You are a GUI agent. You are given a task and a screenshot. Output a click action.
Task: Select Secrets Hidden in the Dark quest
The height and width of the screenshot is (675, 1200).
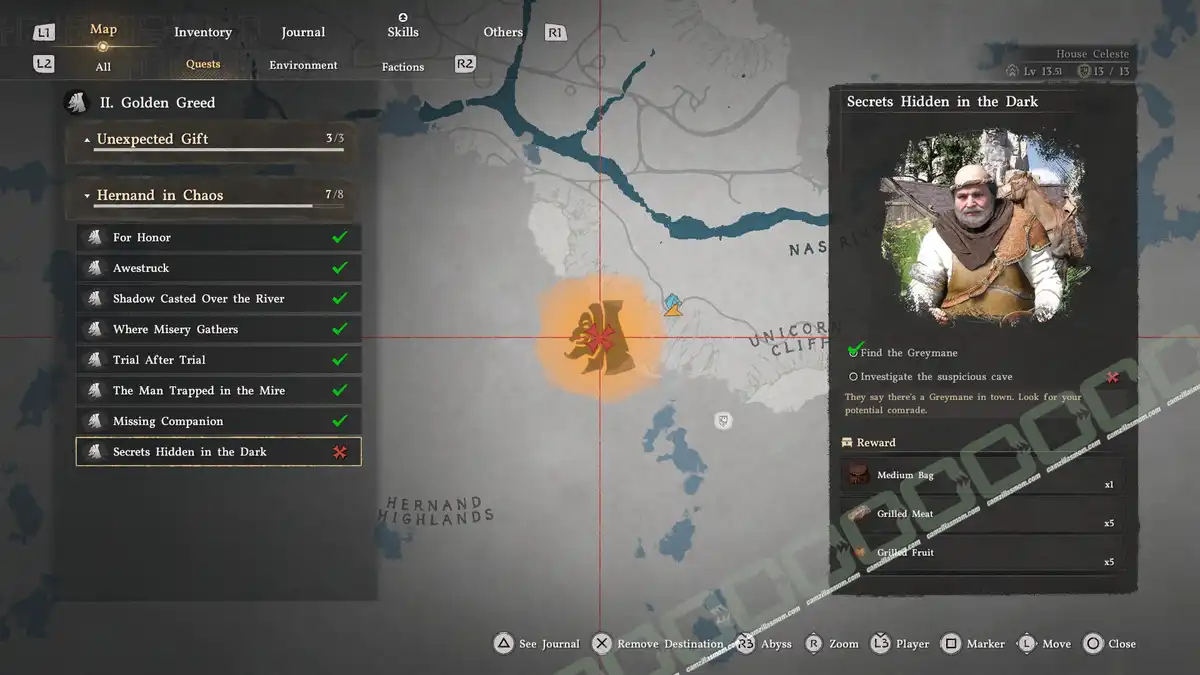tap(218, 452)
